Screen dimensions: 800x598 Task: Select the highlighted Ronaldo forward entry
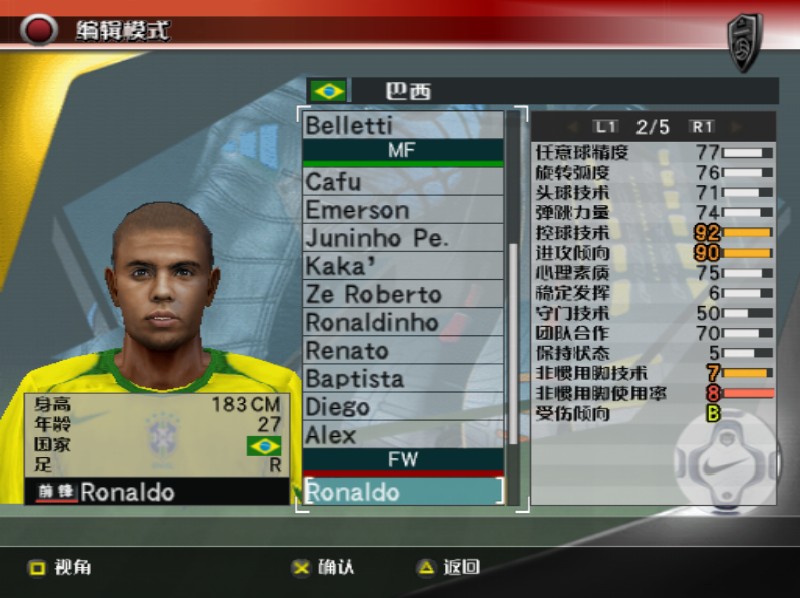[402, 491]
